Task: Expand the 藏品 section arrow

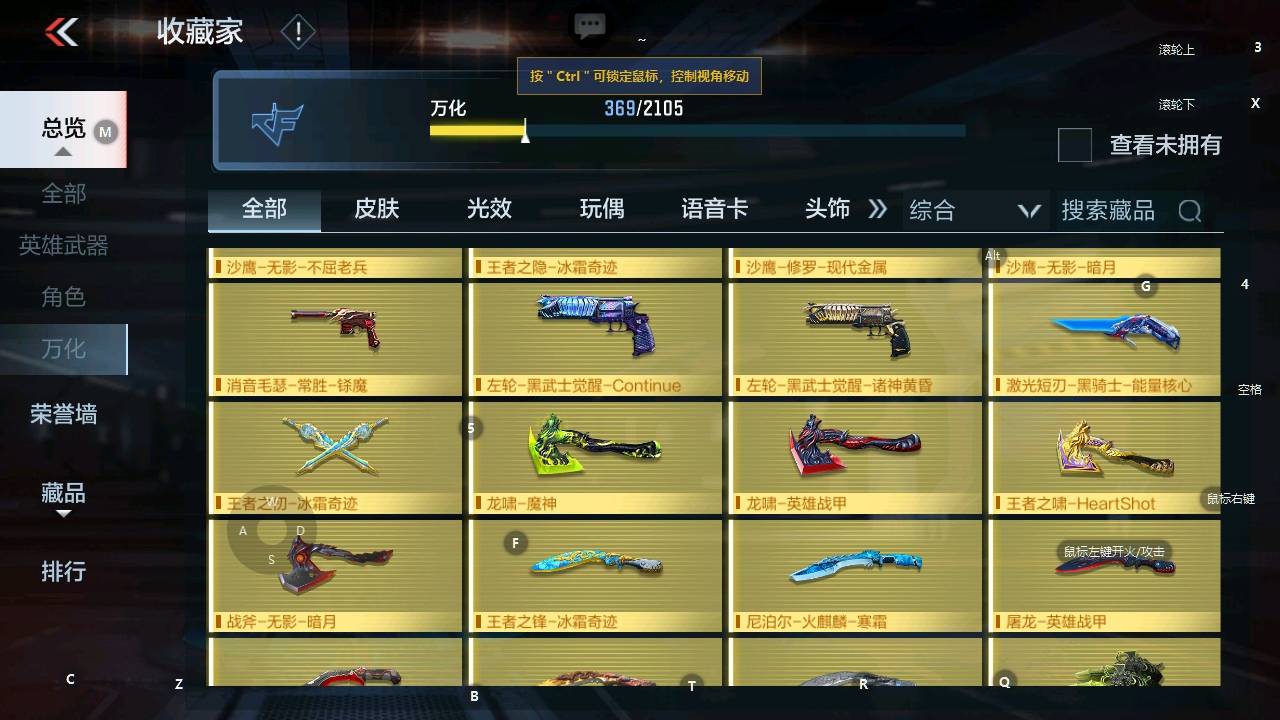Action: click(x=63, y=513)
